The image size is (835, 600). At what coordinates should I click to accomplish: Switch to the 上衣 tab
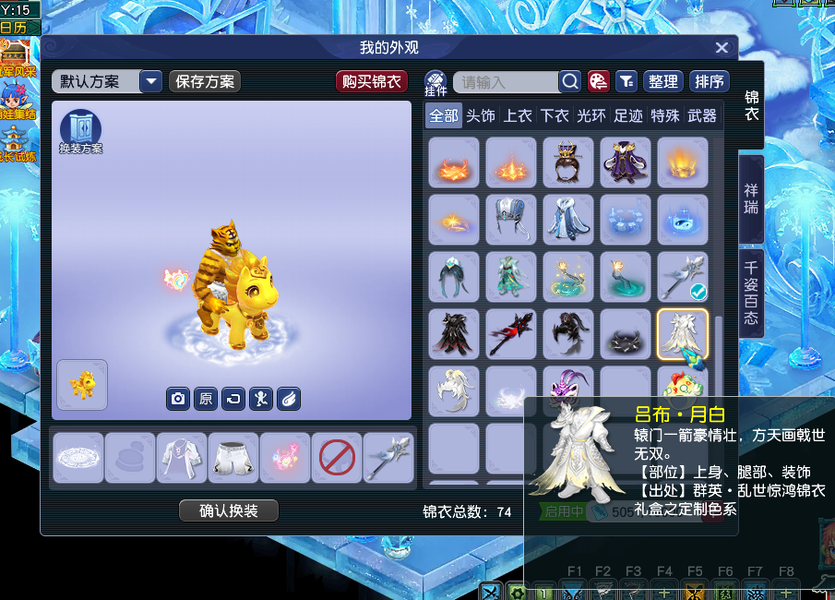coord(518,116)
